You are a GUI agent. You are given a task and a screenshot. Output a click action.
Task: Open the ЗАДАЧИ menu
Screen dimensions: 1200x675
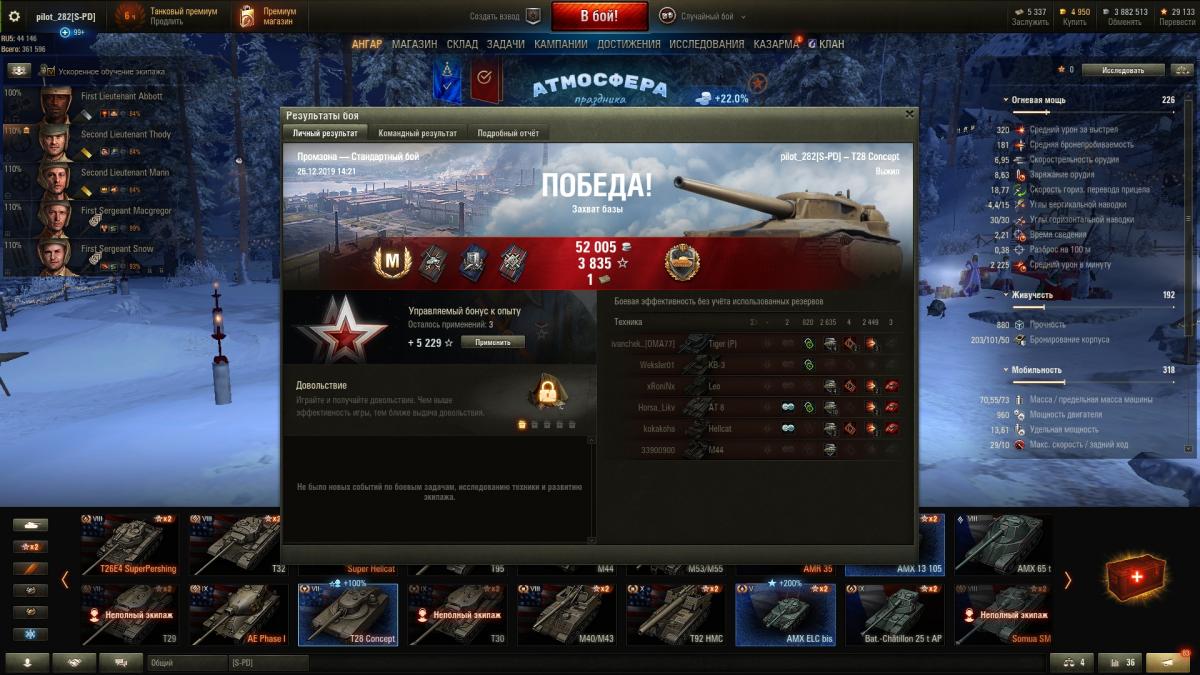[x=506, y=44]
